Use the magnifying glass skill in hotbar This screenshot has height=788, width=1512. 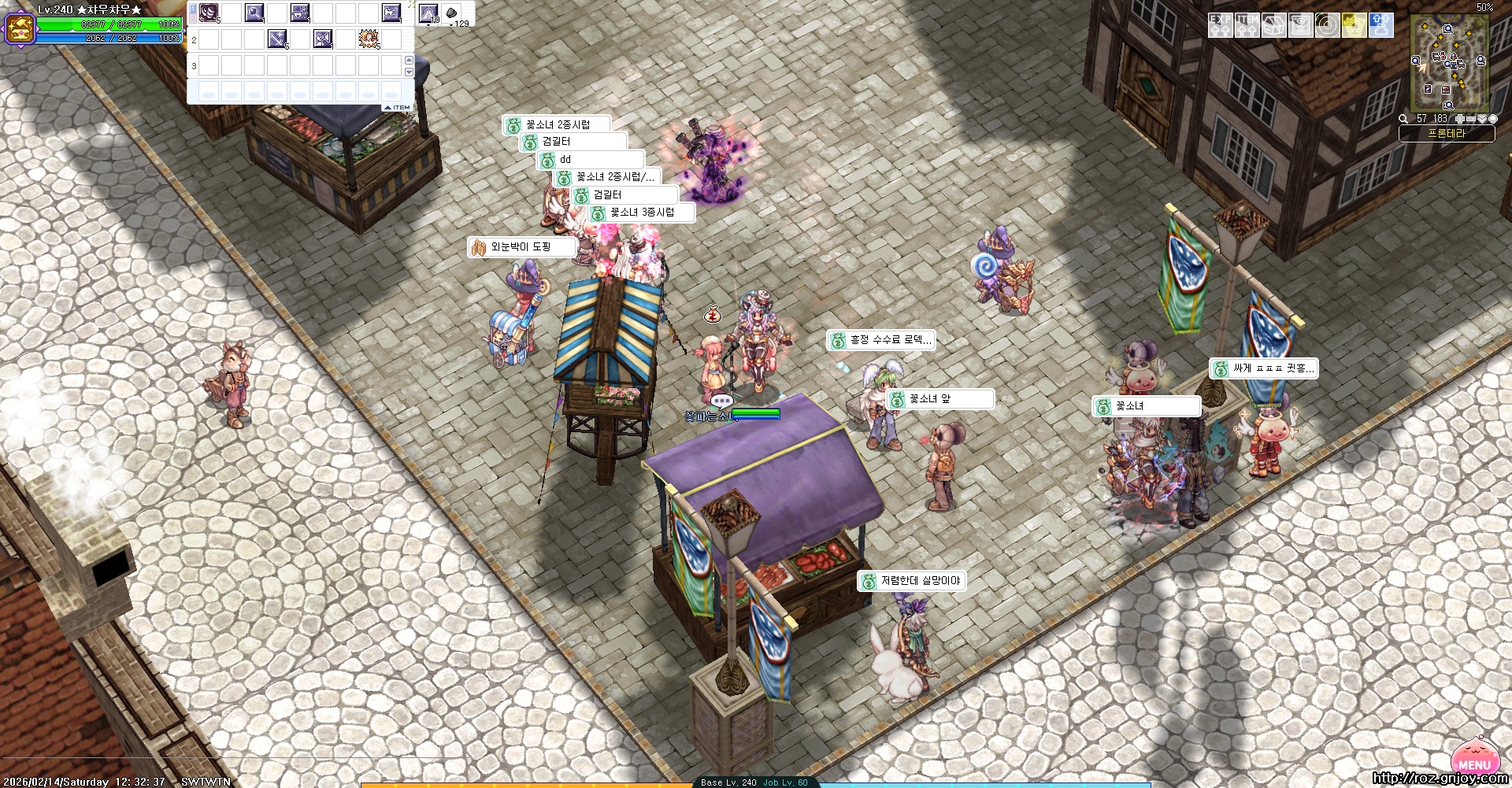point(254,13)
